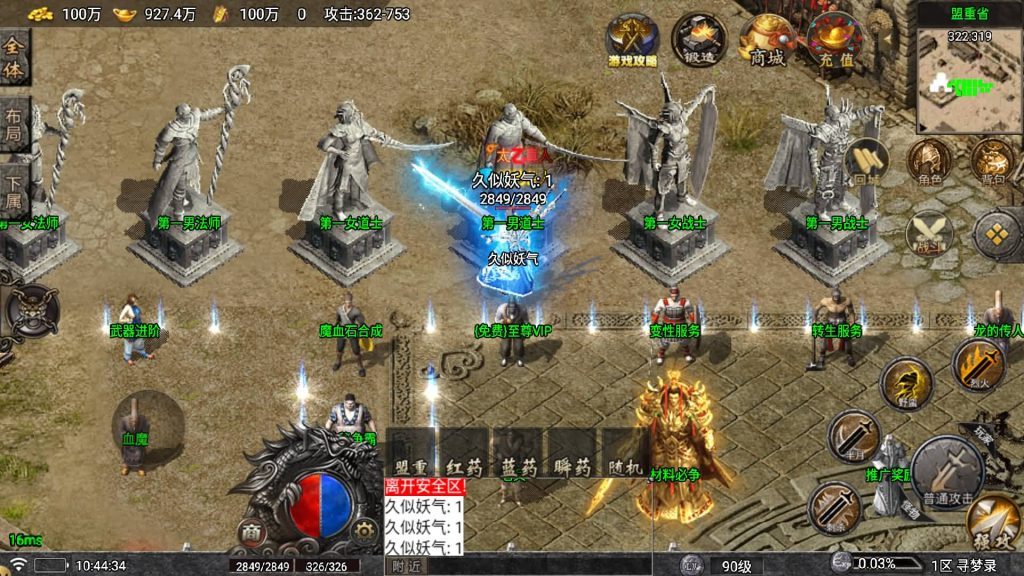Open the 锻造 forging menu
This screenshot has height=576, width=1024.
coord(699,40)
